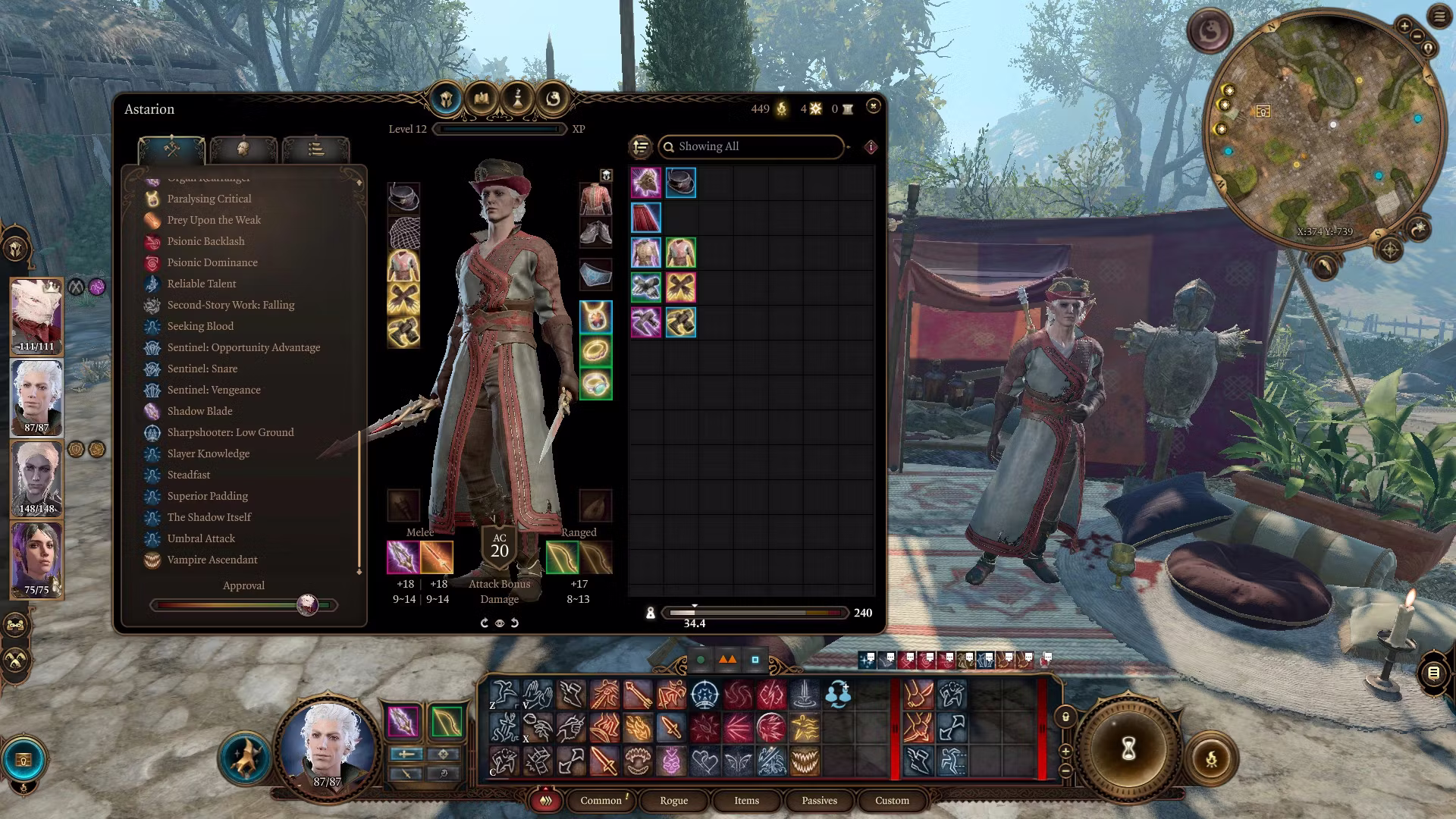Select the Vampire Ascendant passive
The image size is (1456, 819).
[212, 560]
